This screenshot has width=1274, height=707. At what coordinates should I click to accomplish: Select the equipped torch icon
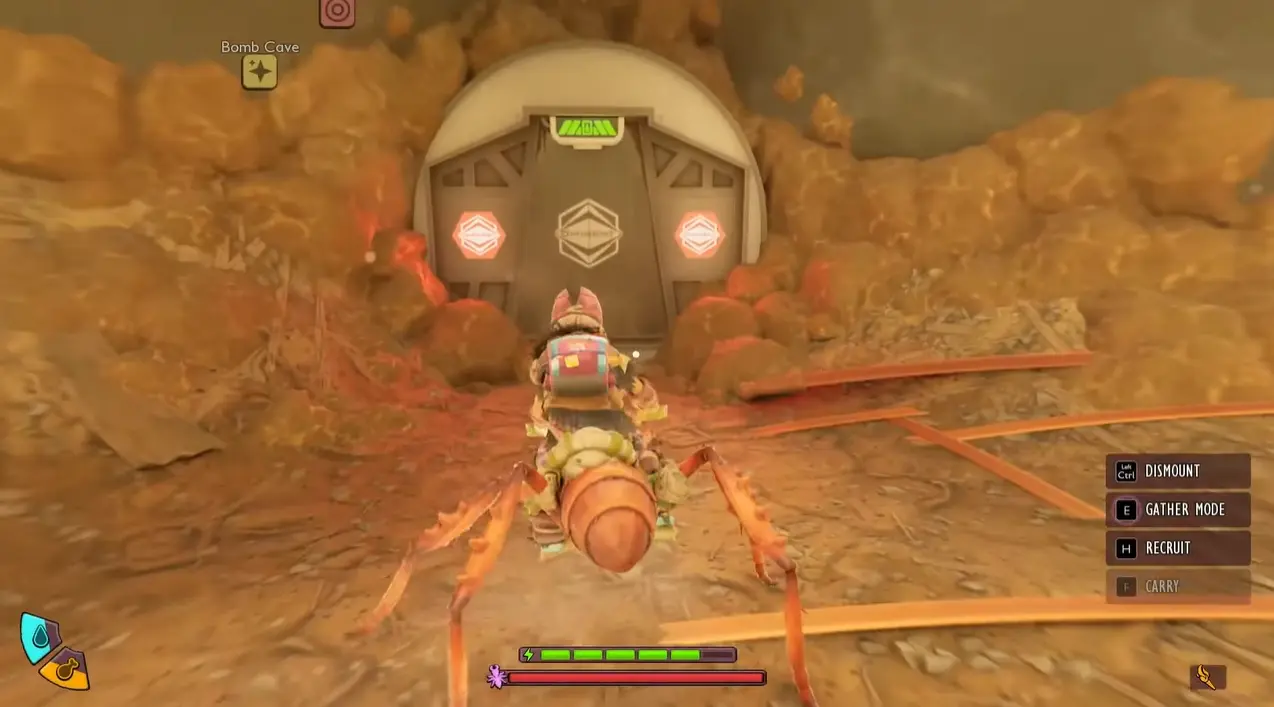[x=1207, y=677]
